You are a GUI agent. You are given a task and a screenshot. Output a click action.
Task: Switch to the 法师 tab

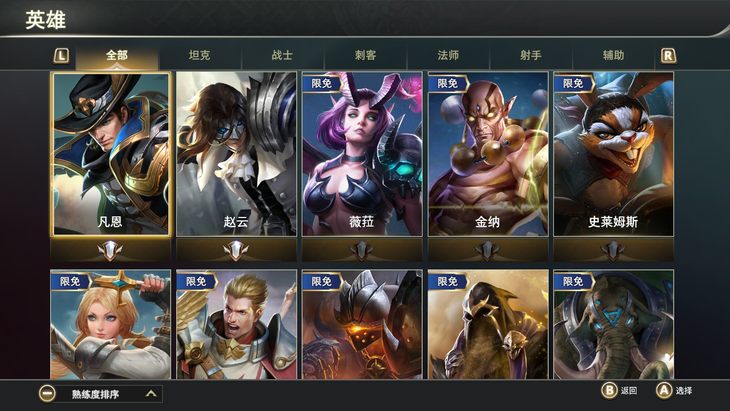coord(448,55)
